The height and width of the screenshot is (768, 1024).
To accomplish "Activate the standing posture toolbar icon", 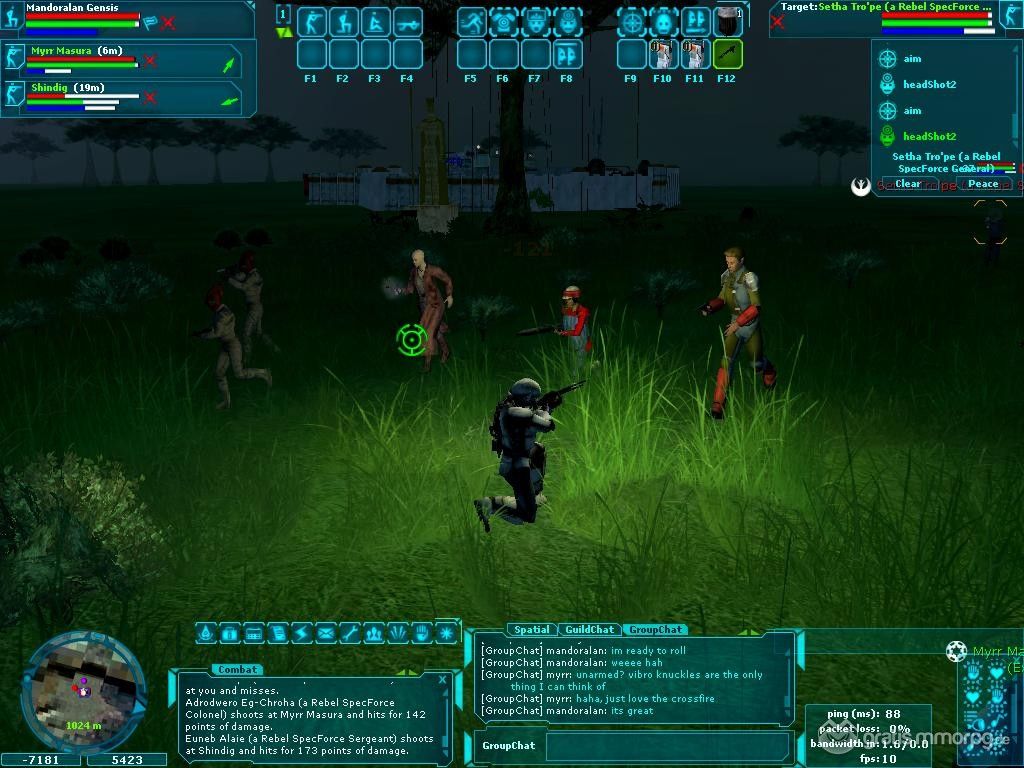I will point(311,21).
